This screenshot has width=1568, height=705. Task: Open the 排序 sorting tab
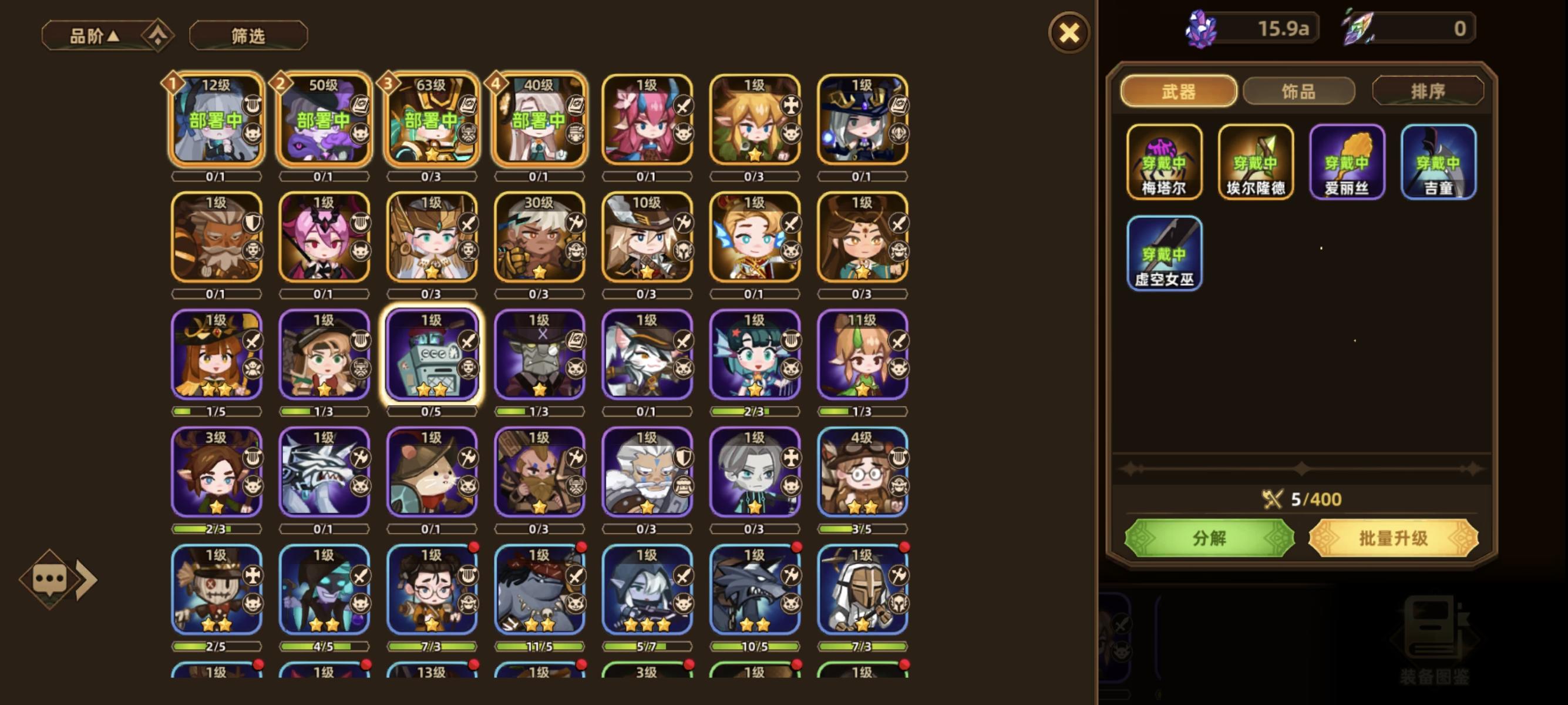click(x=1427, y=90)
